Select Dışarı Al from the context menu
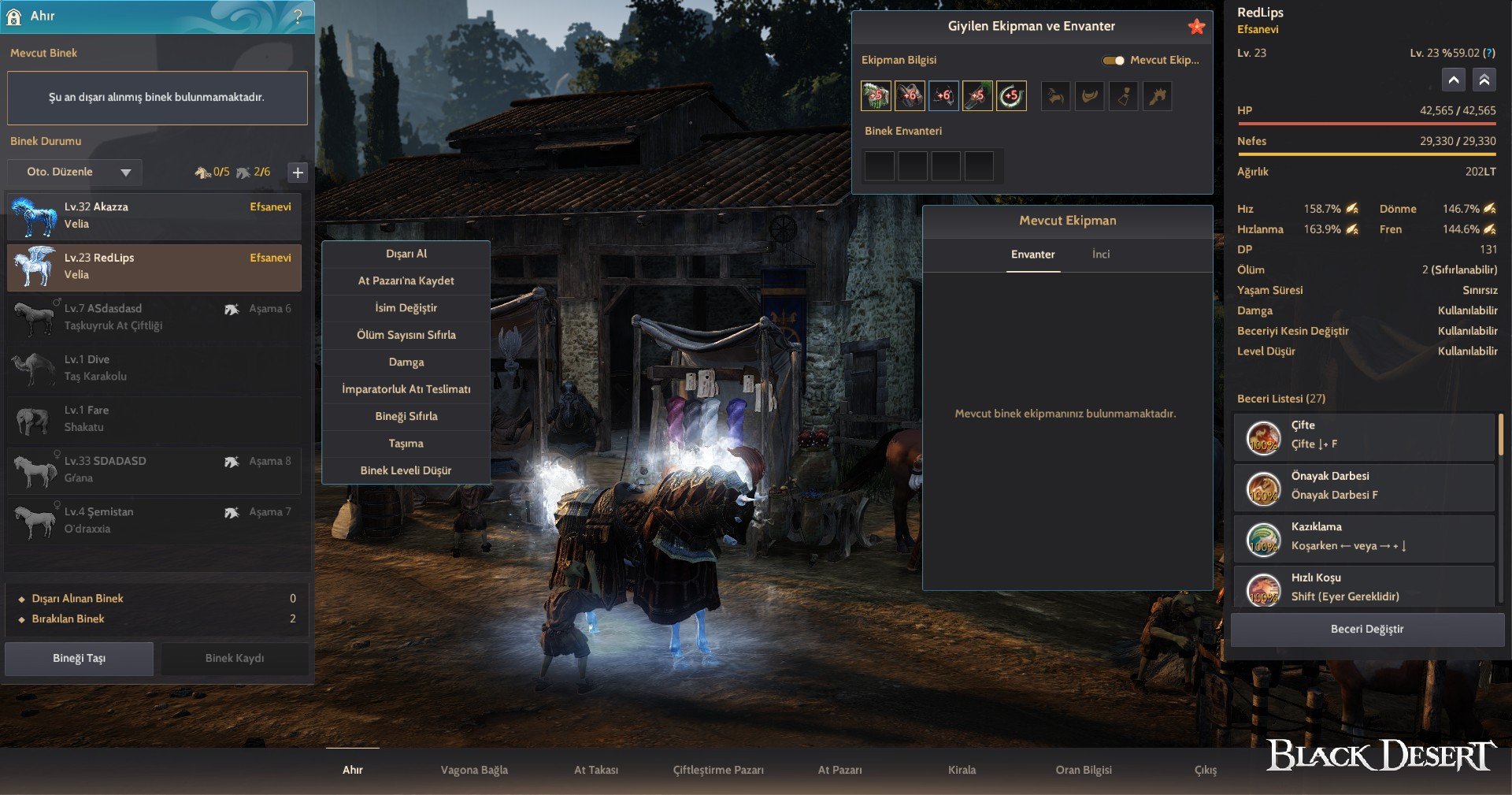Screen dimensions: 1512x795 [406, 254]
